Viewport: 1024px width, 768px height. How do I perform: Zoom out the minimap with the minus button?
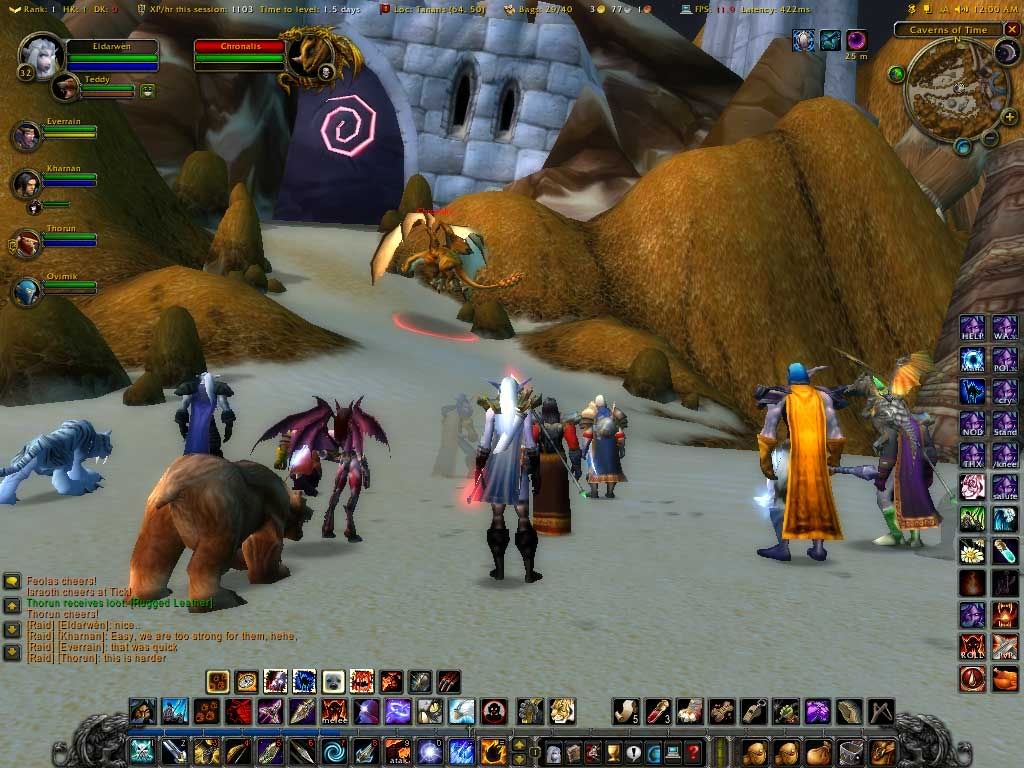click(989, 139)
